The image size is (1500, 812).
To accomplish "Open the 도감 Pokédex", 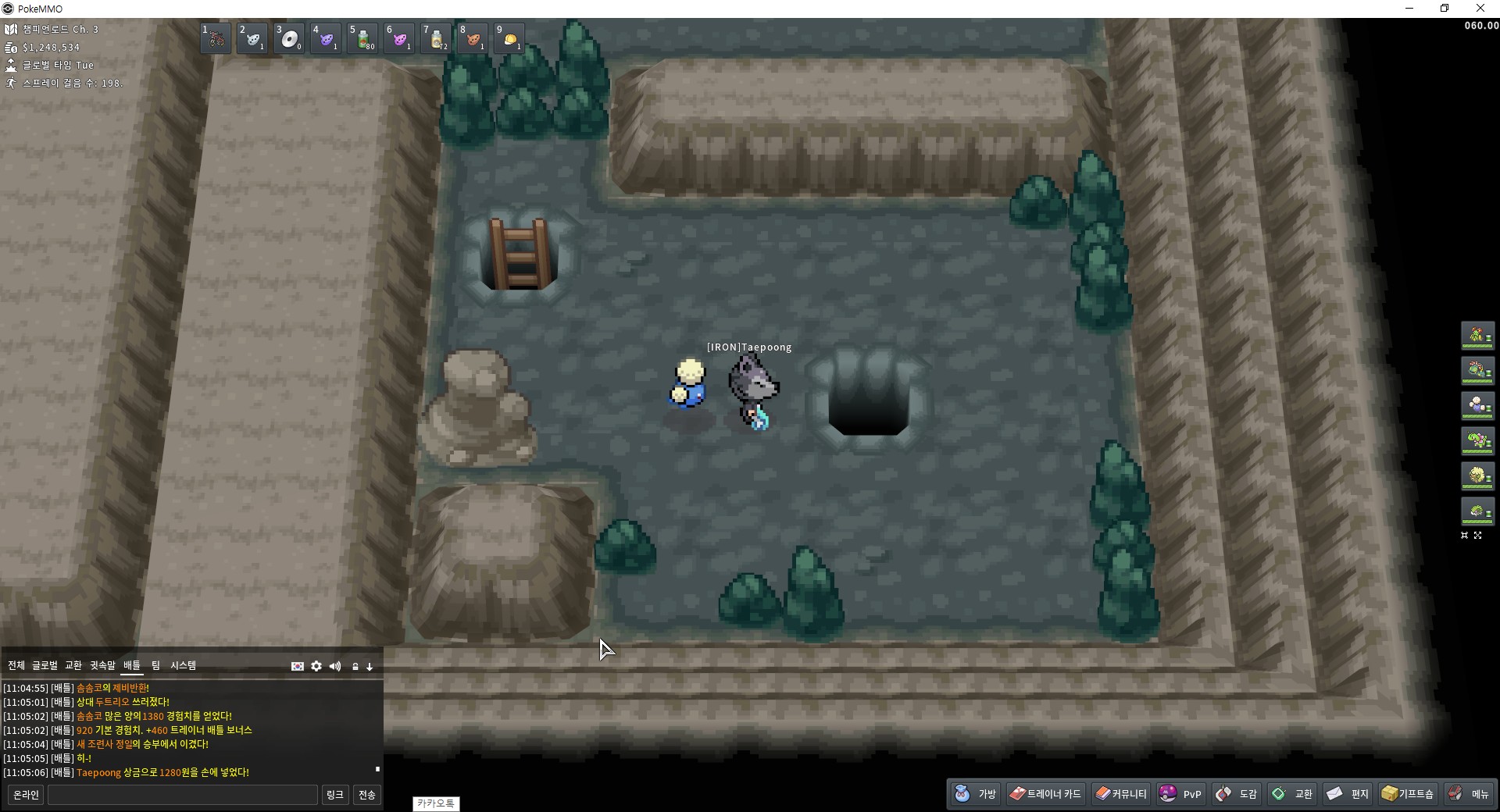I will 1237,794.
